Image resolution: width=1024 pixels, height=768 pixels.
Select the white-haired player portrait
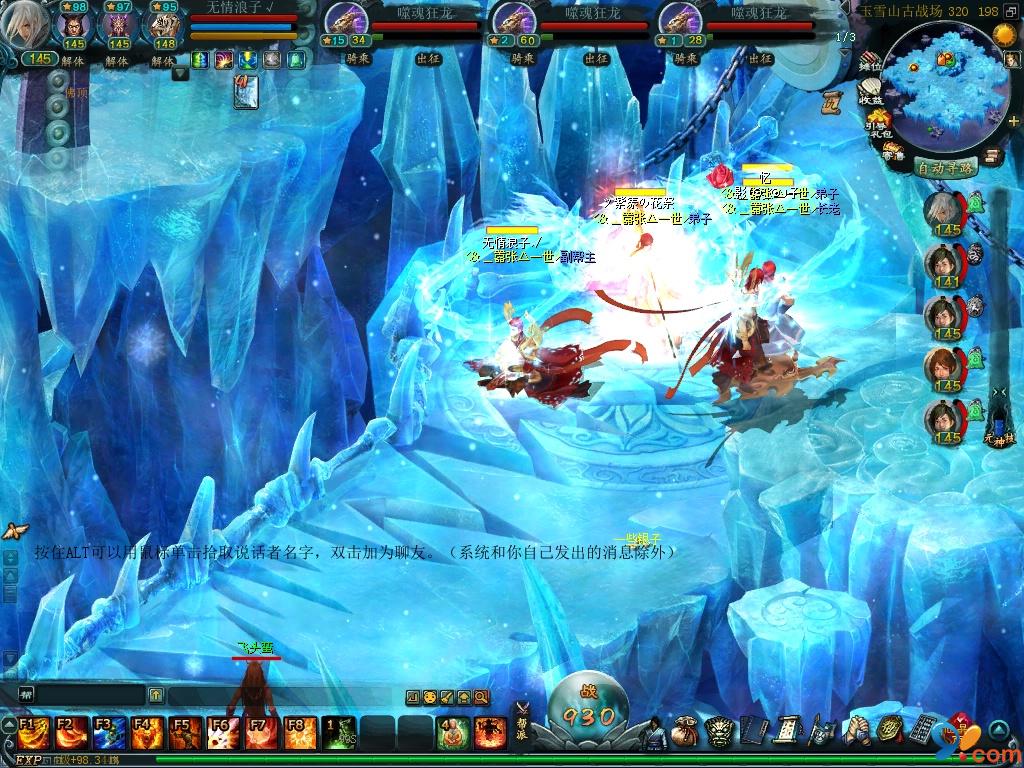click(x=24, y=27)
